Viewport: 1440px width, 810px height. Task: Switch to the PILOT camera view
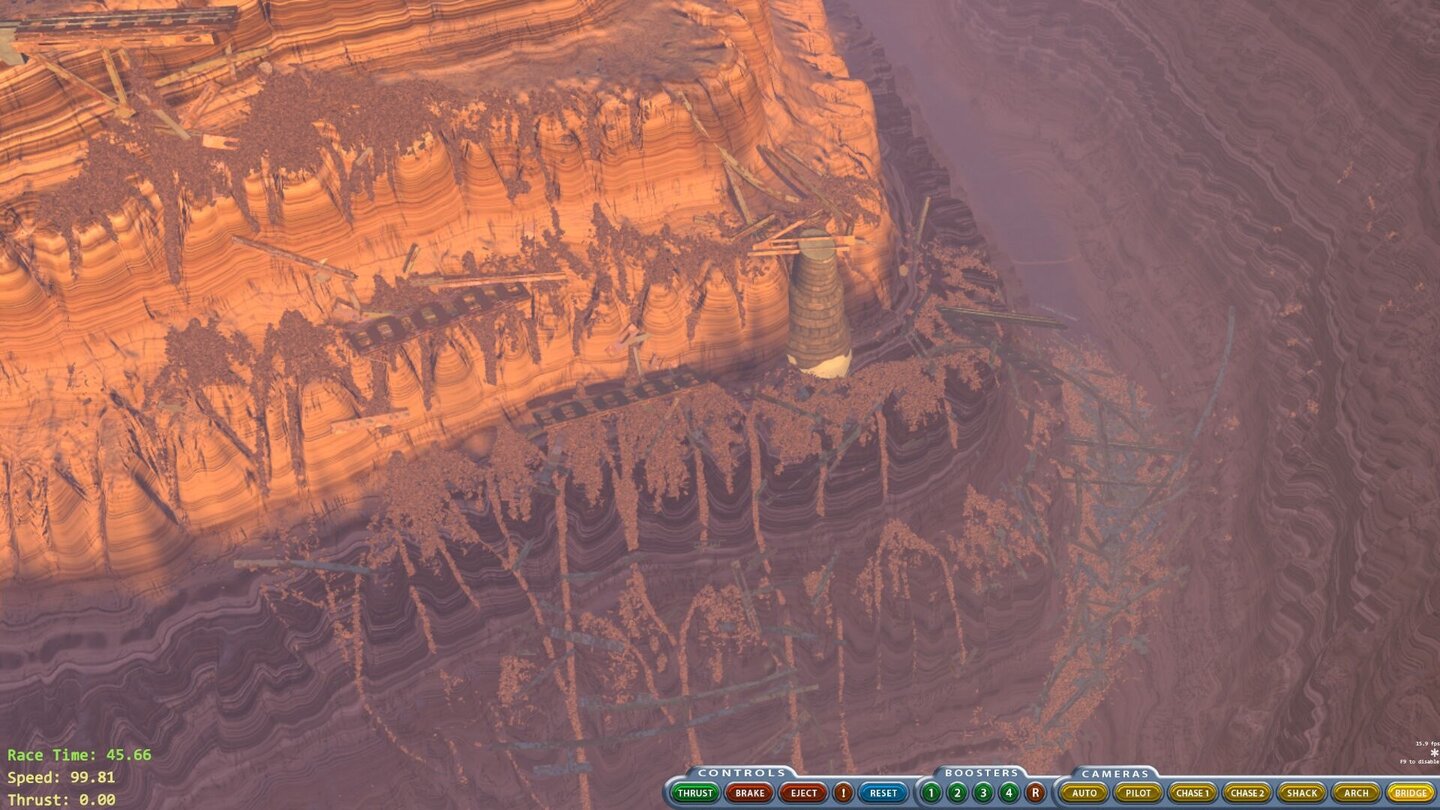[x=1138, y=792]
